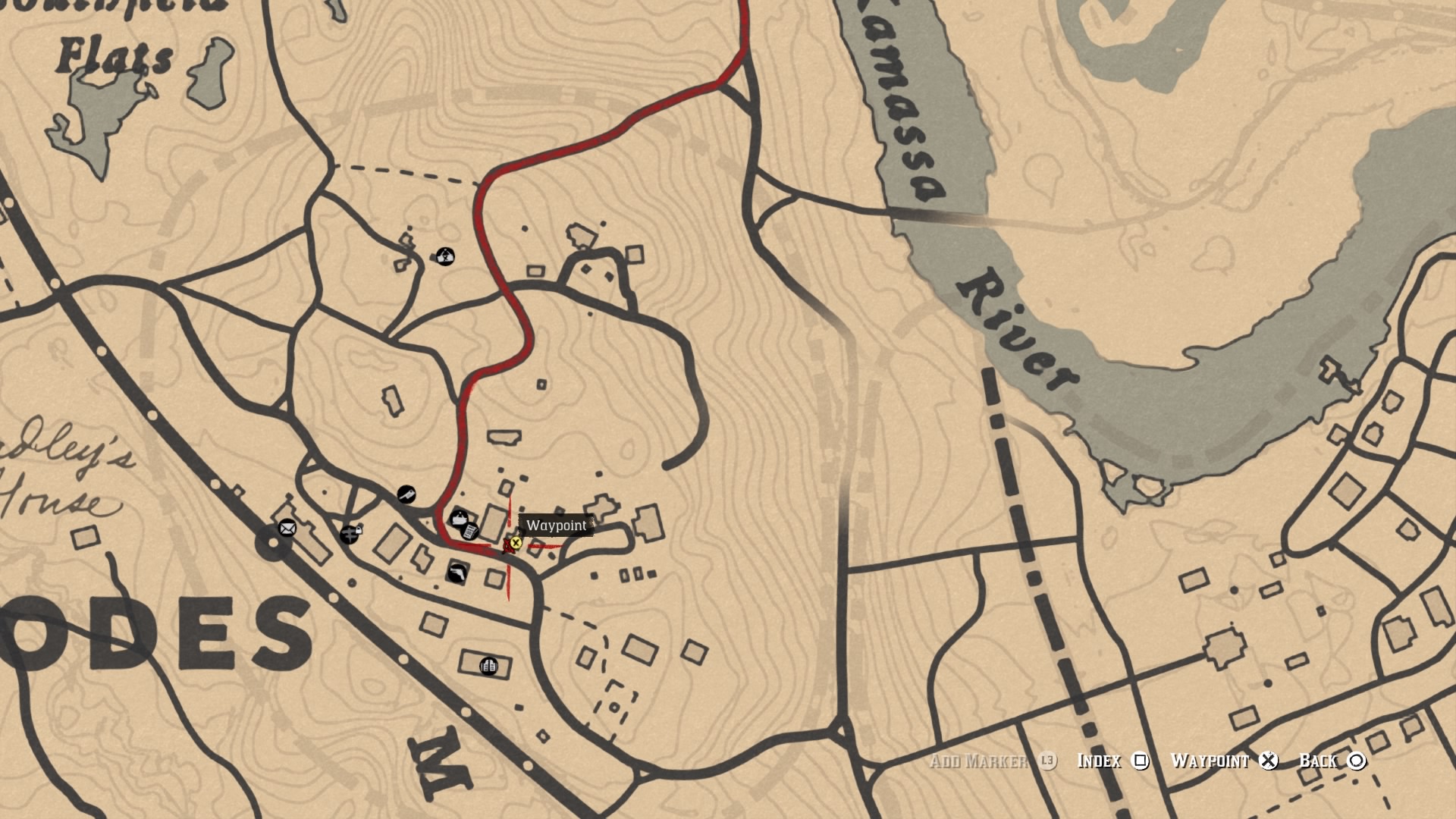
Task: Click the butcher cleaver shop icon
Action: coord(406,494)
